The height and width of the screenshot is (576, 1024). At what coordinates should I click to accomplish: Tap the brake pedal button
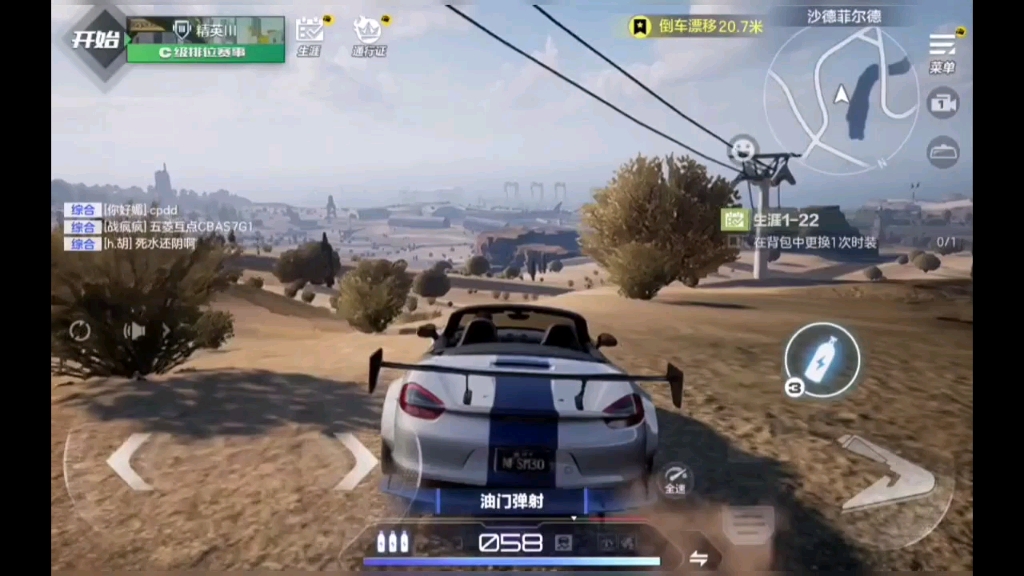point(748,524)
